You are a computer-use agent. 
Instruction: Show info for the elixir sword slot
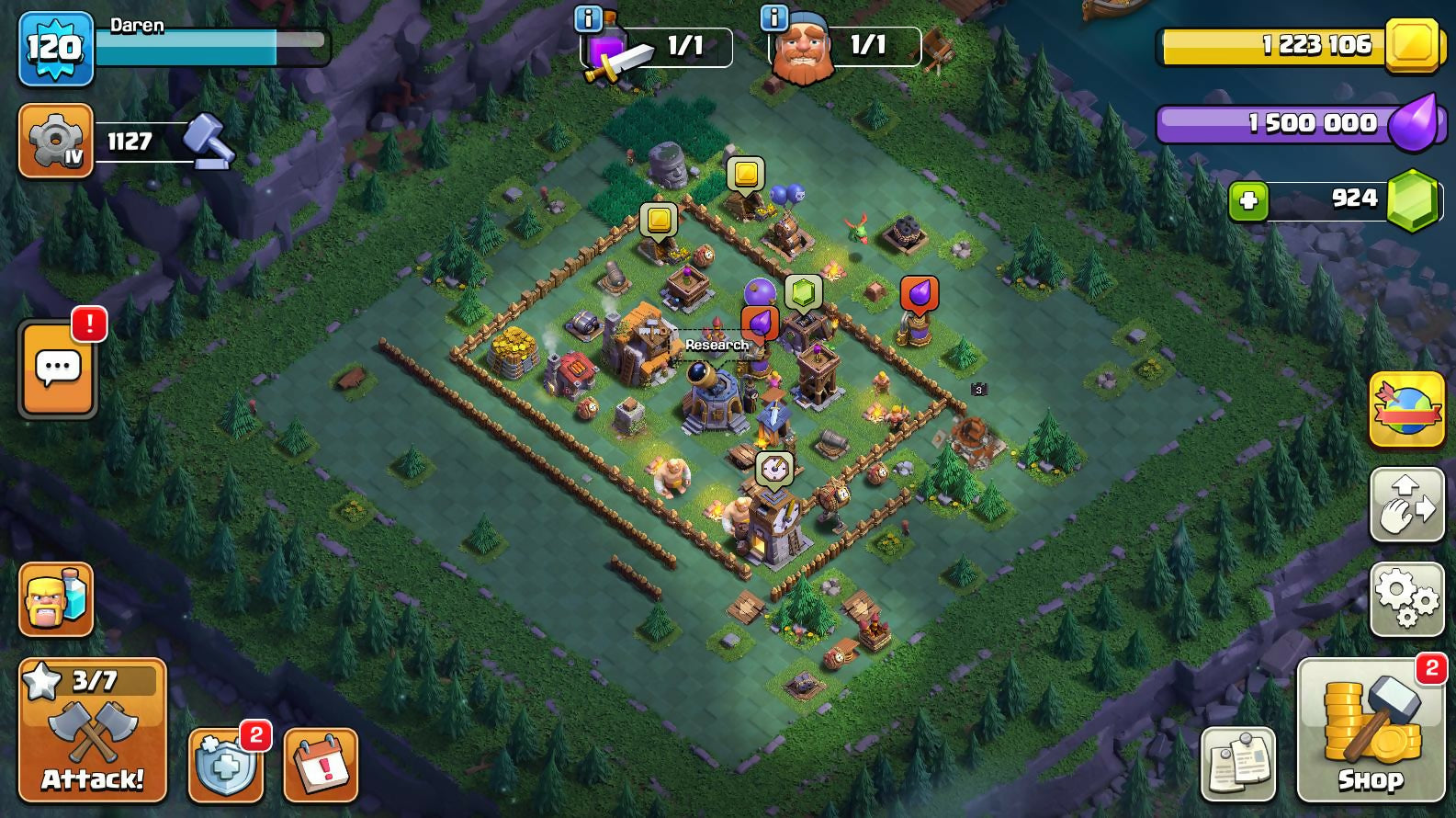[588, 17]
